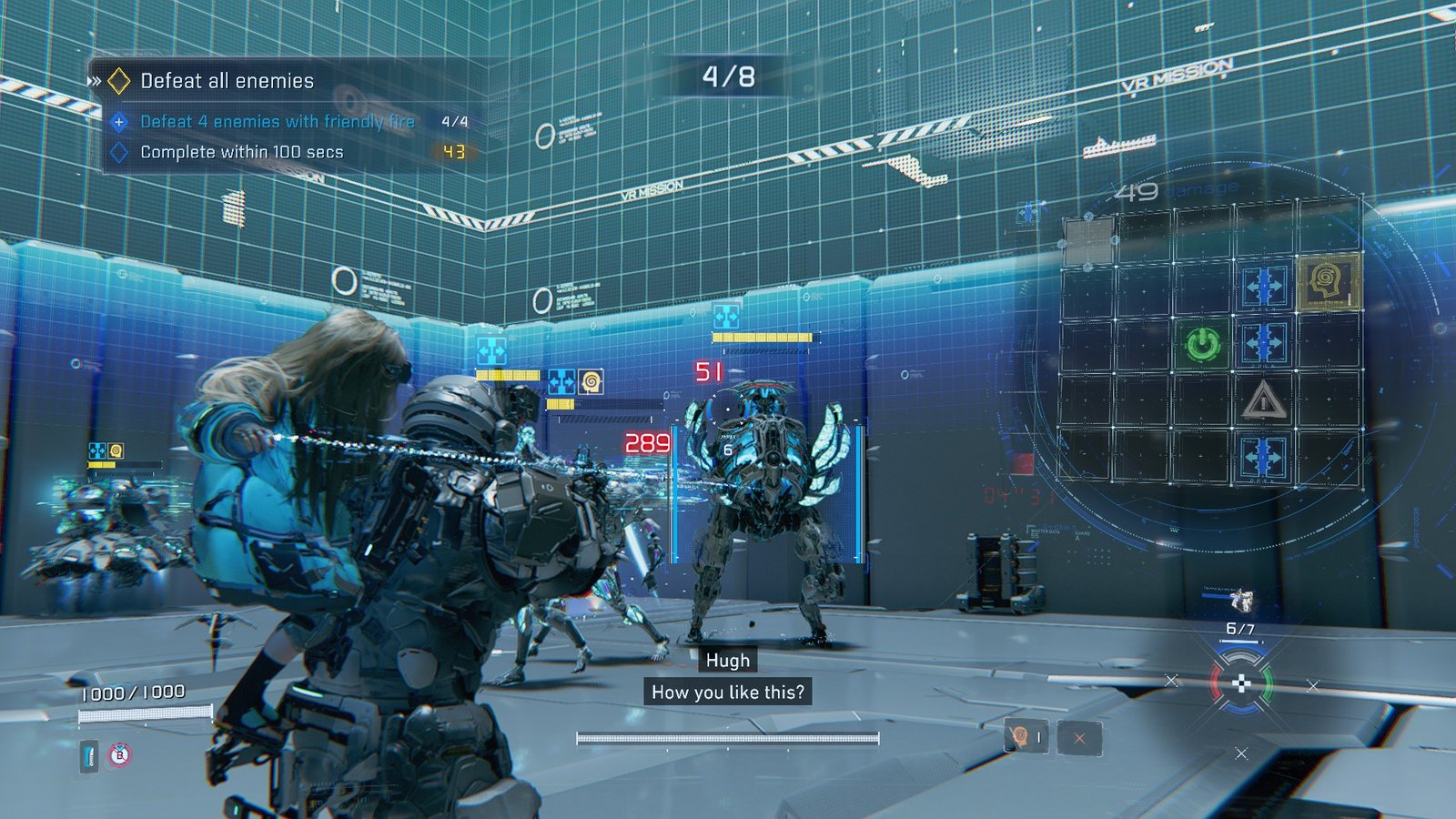
Task: Select the blue node below the warning triangle
Action: tap(1264, 456)
